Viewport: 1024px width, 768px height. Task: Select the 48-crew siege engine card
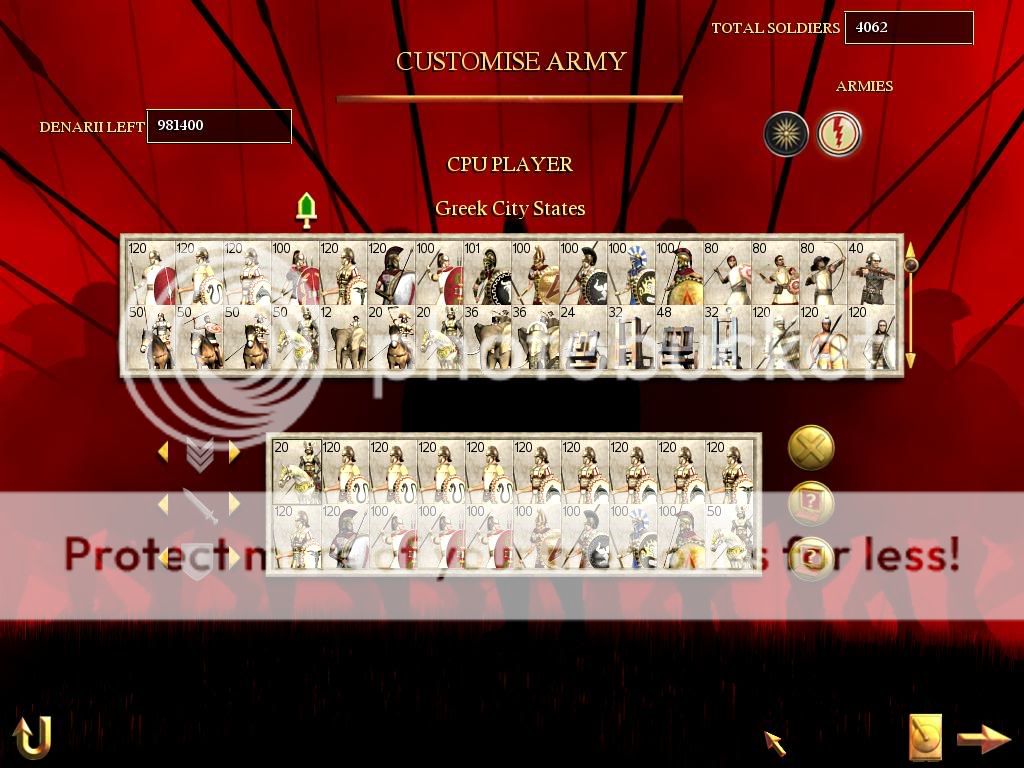(x=679, y=338)
